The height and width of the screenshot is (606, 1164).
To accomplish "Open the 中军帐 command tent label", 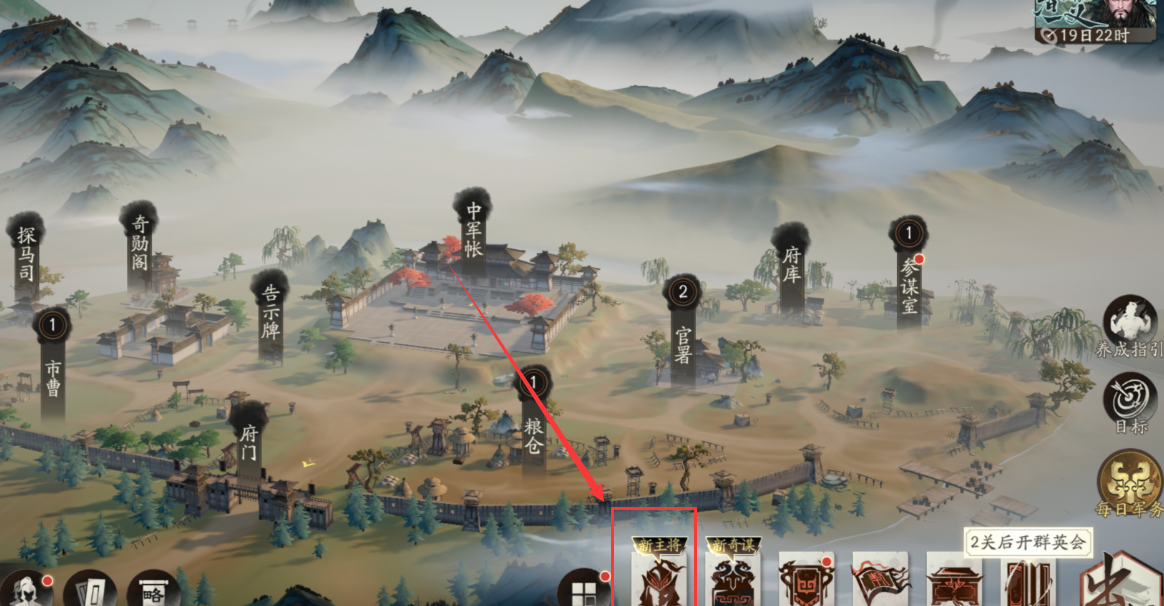I will click(x=473, y=229).
